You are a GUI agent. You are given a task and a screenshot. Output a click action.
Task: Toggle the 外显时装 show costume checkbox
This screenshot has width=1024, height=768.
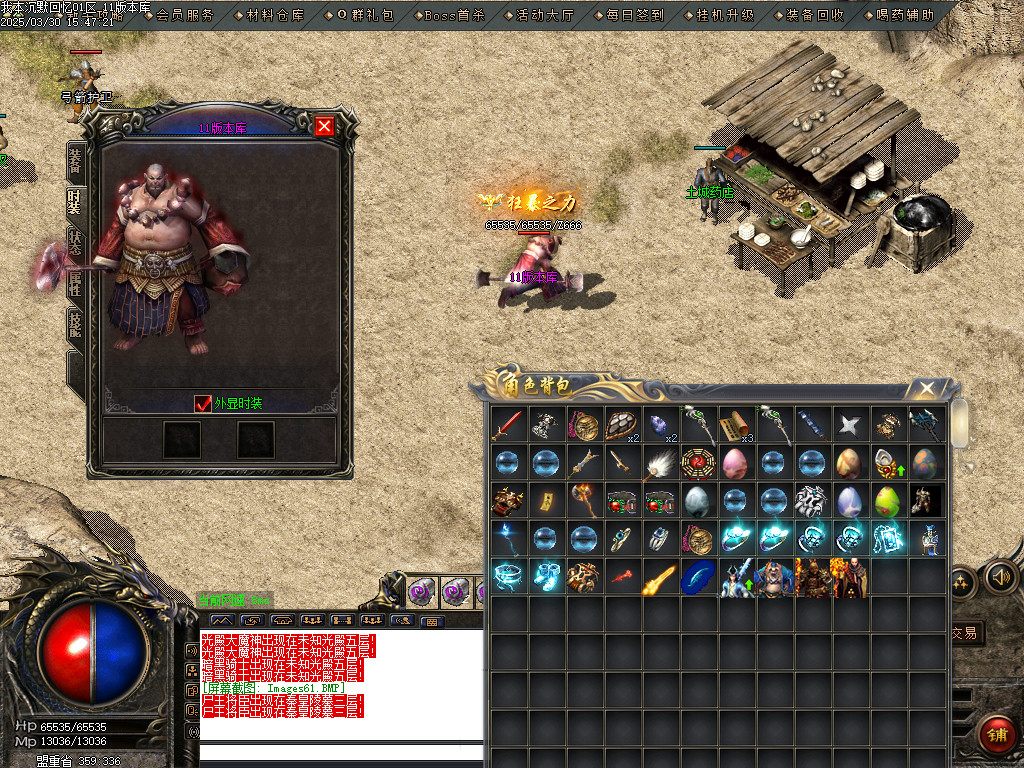(203, 403)
